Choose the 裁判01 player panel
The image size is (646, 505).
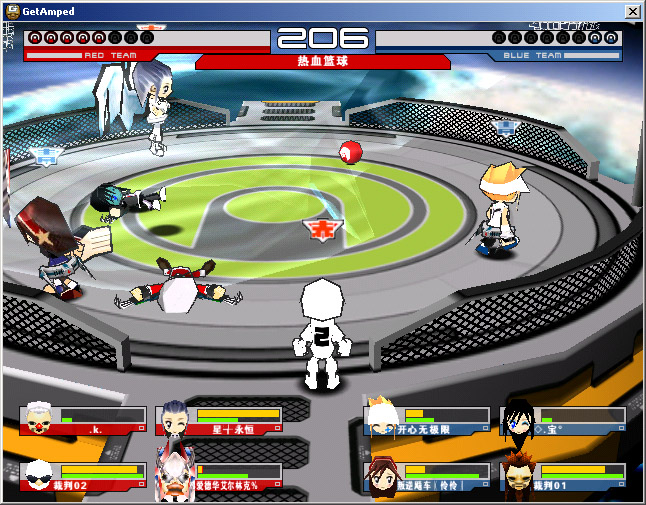coord(566,476)
